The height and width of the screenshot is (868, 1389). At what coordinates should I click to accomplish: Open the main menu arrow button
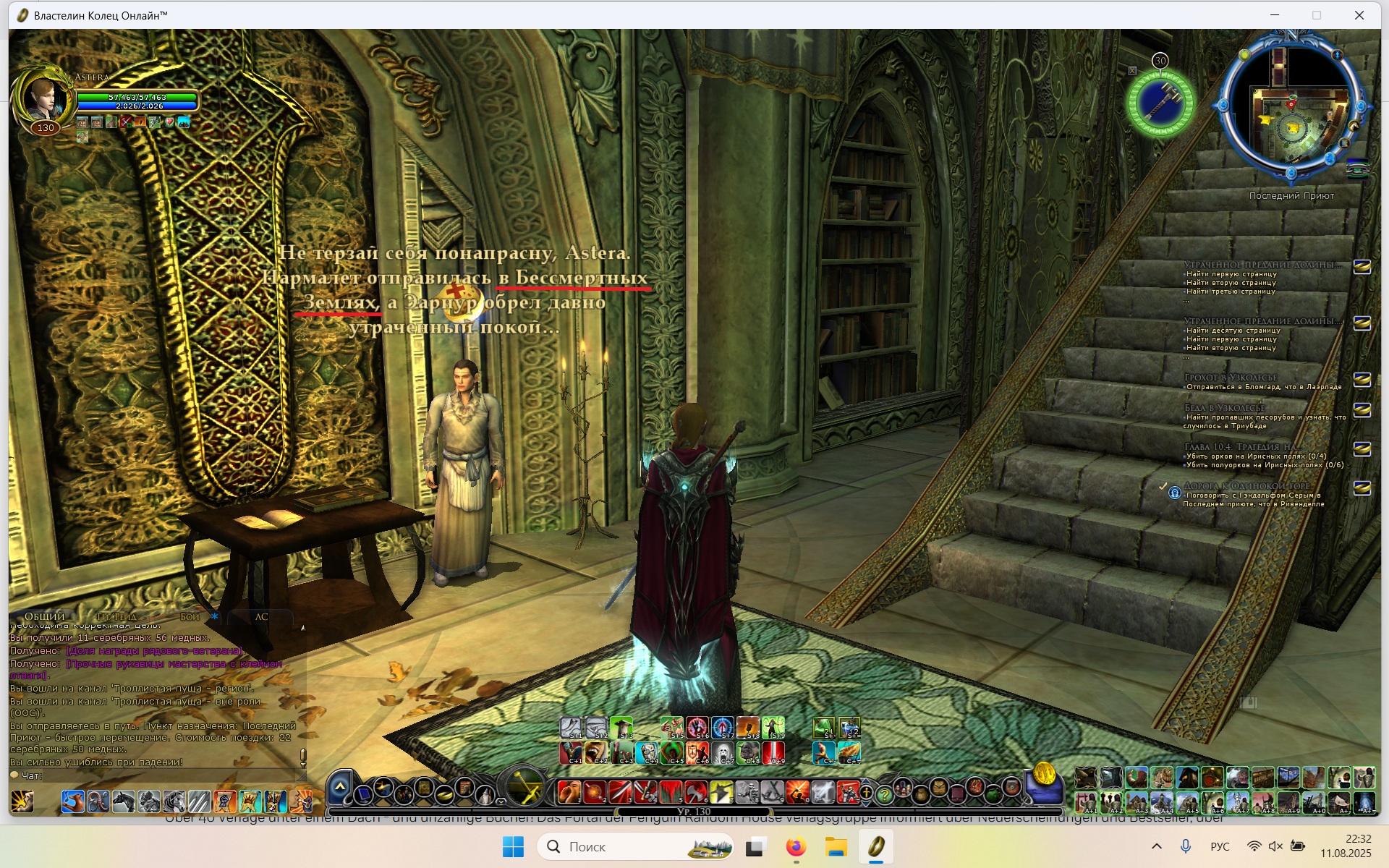coord(340,787)
